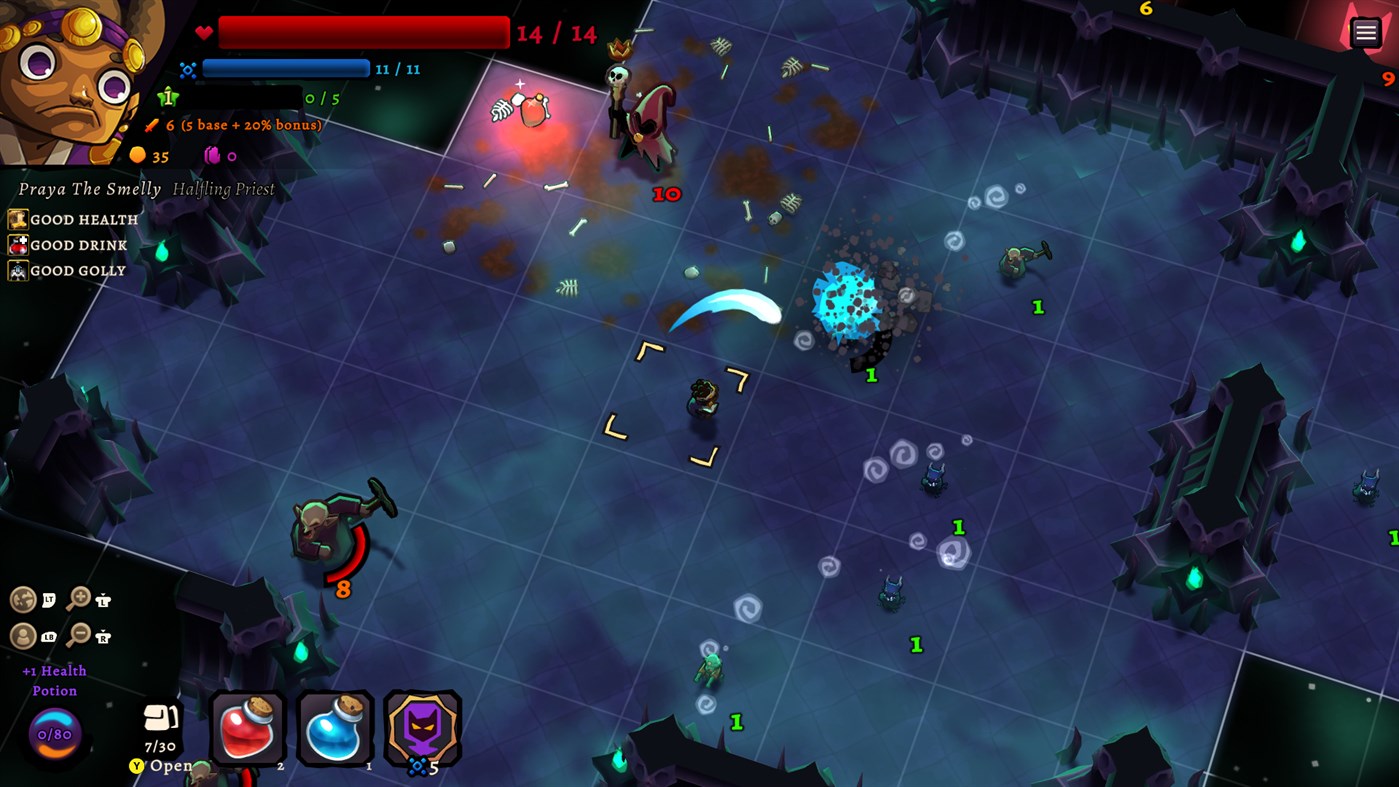Click the character profile icon near LB

tap(23, 636)
